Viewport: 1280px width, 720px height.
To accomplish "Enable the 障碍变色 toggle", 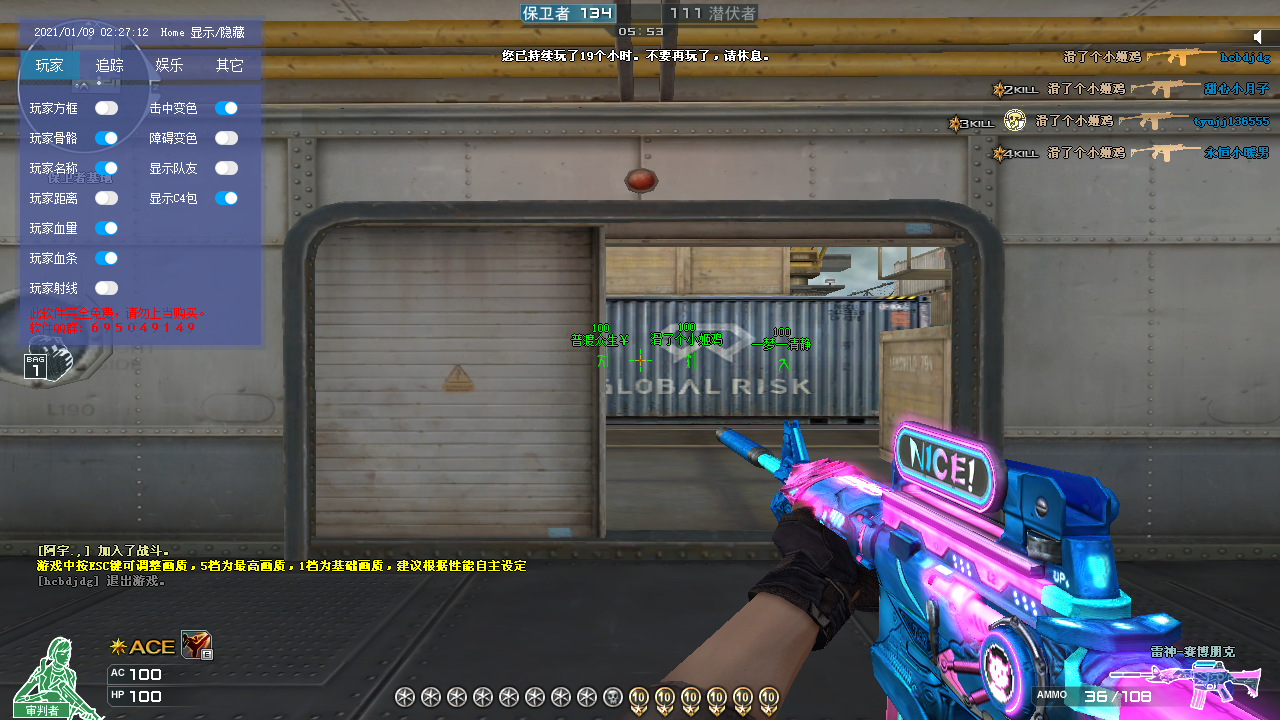I will (226, 138).
